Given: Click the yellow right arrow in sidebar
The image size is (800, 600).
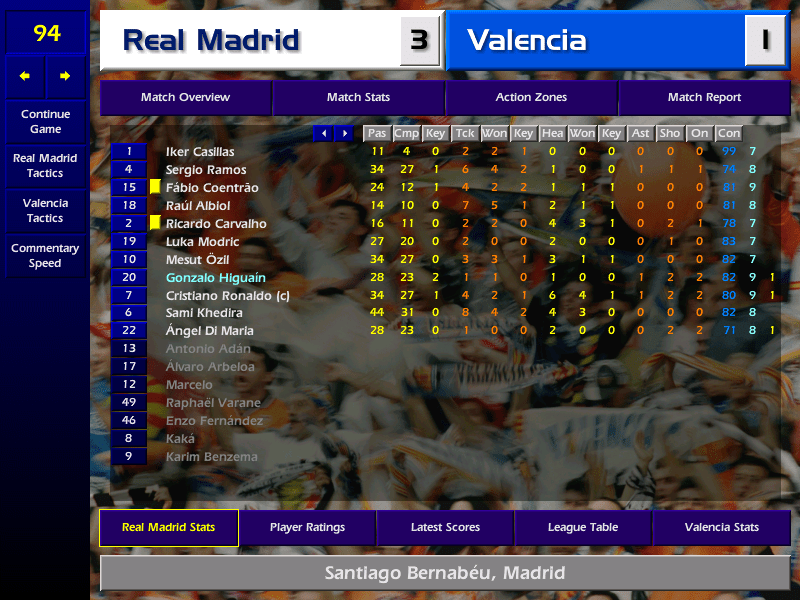Looking at the screenshot, I should [66, 76].
